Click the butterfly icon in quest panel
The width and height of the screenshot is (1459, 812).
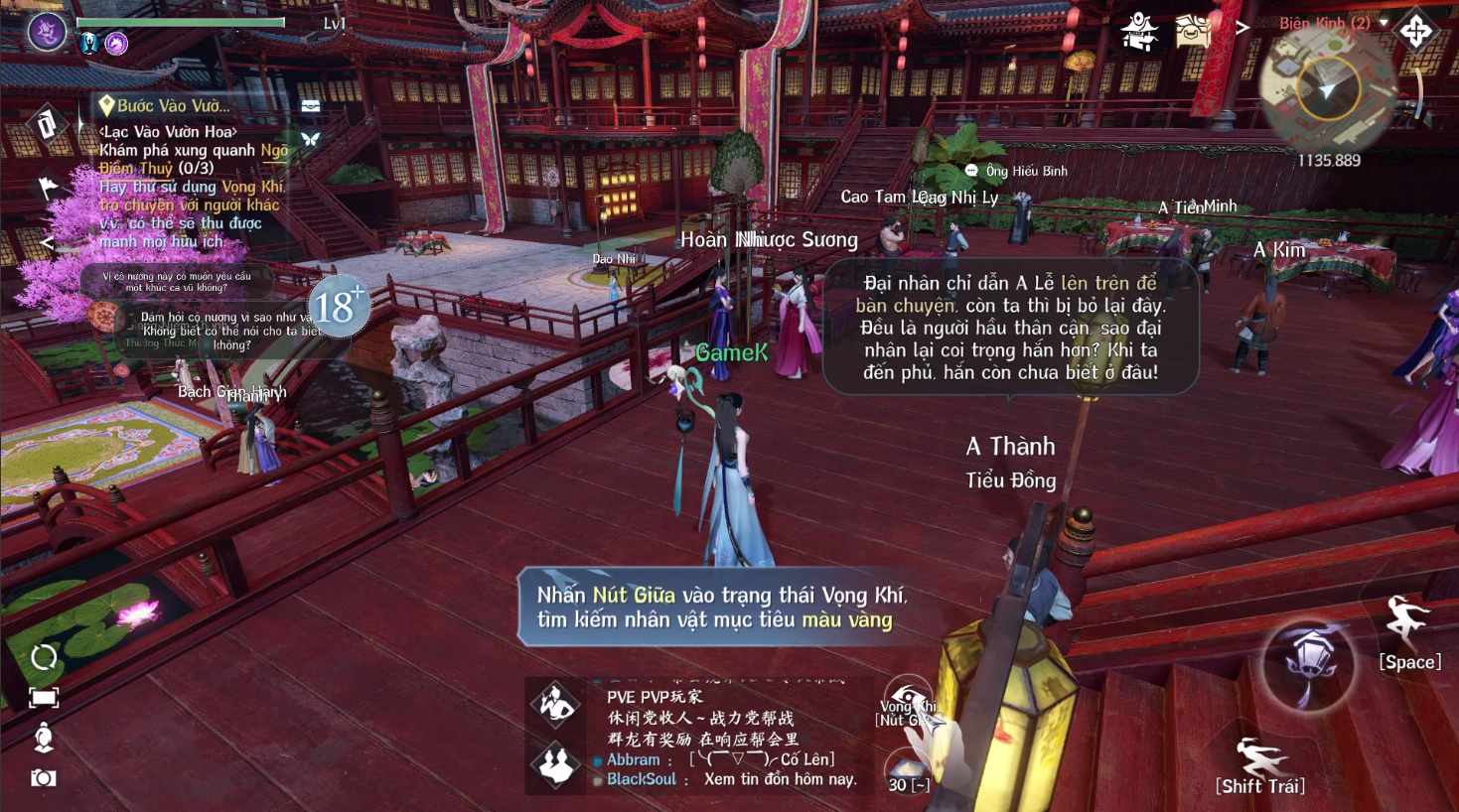click(x=310, y=140)
